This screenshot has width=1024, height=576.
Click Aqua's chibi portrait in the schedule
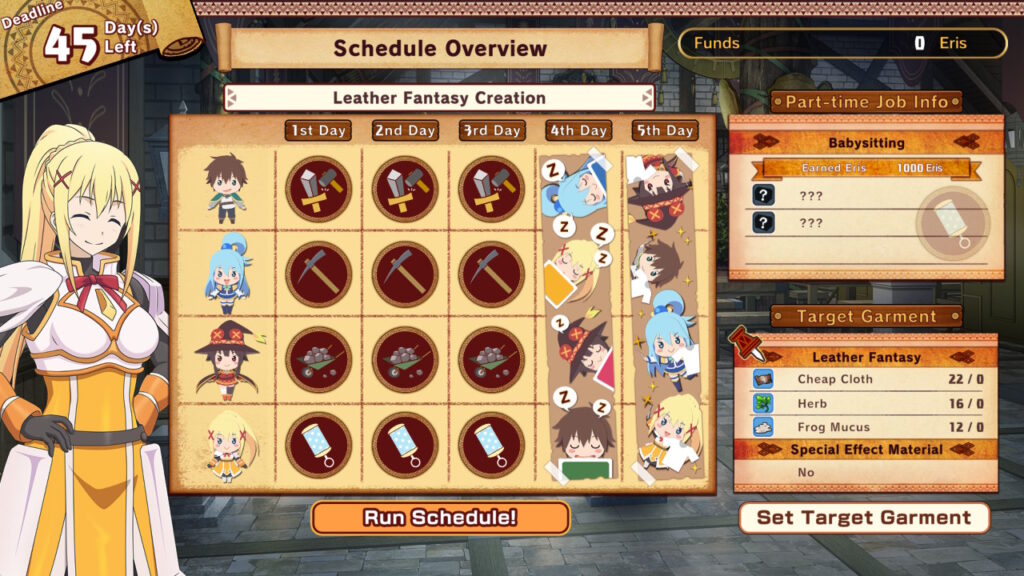pos(225,273)
